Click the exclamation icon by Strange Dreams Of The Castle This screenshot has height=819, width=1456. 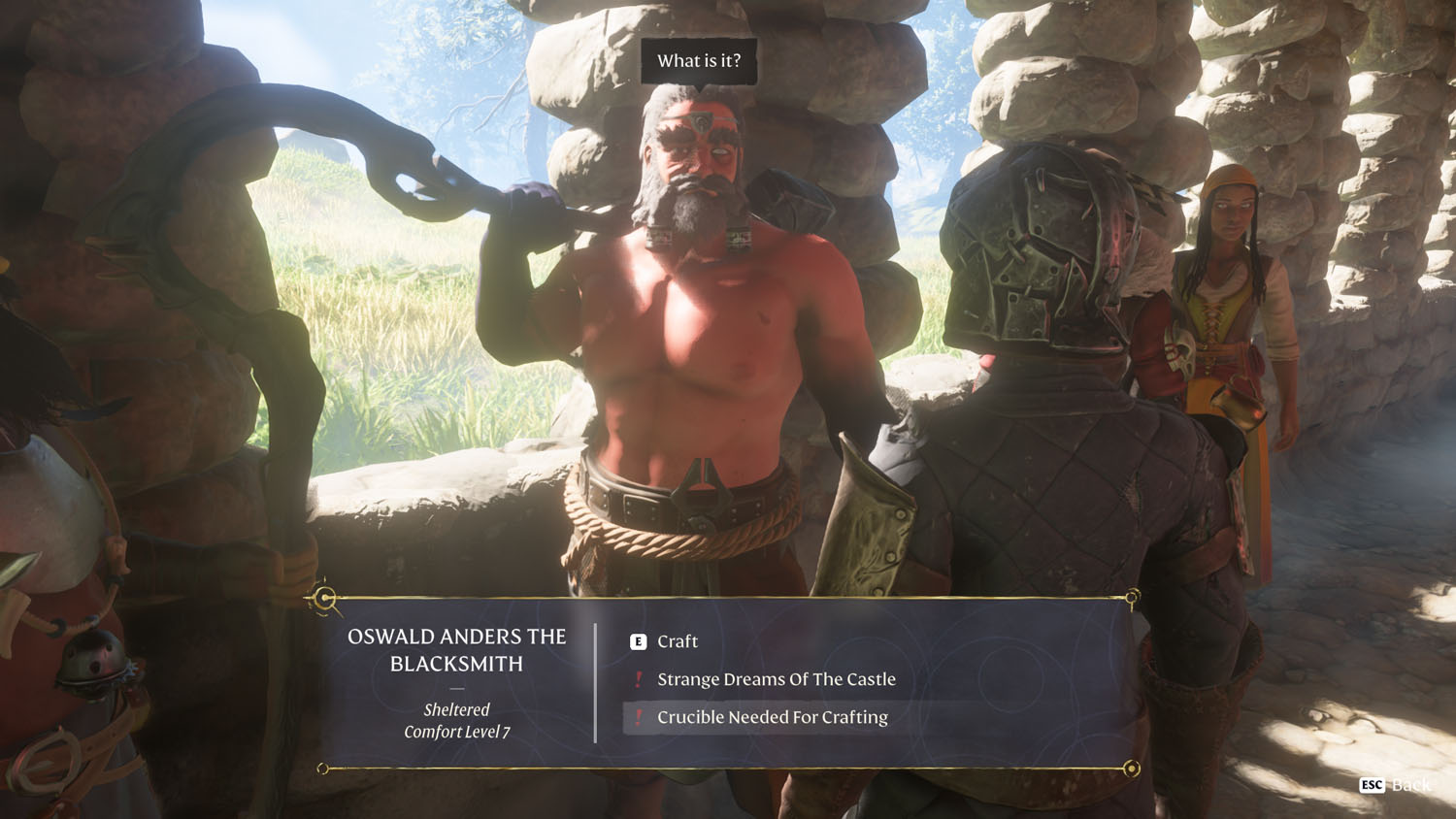pos(638,679)
